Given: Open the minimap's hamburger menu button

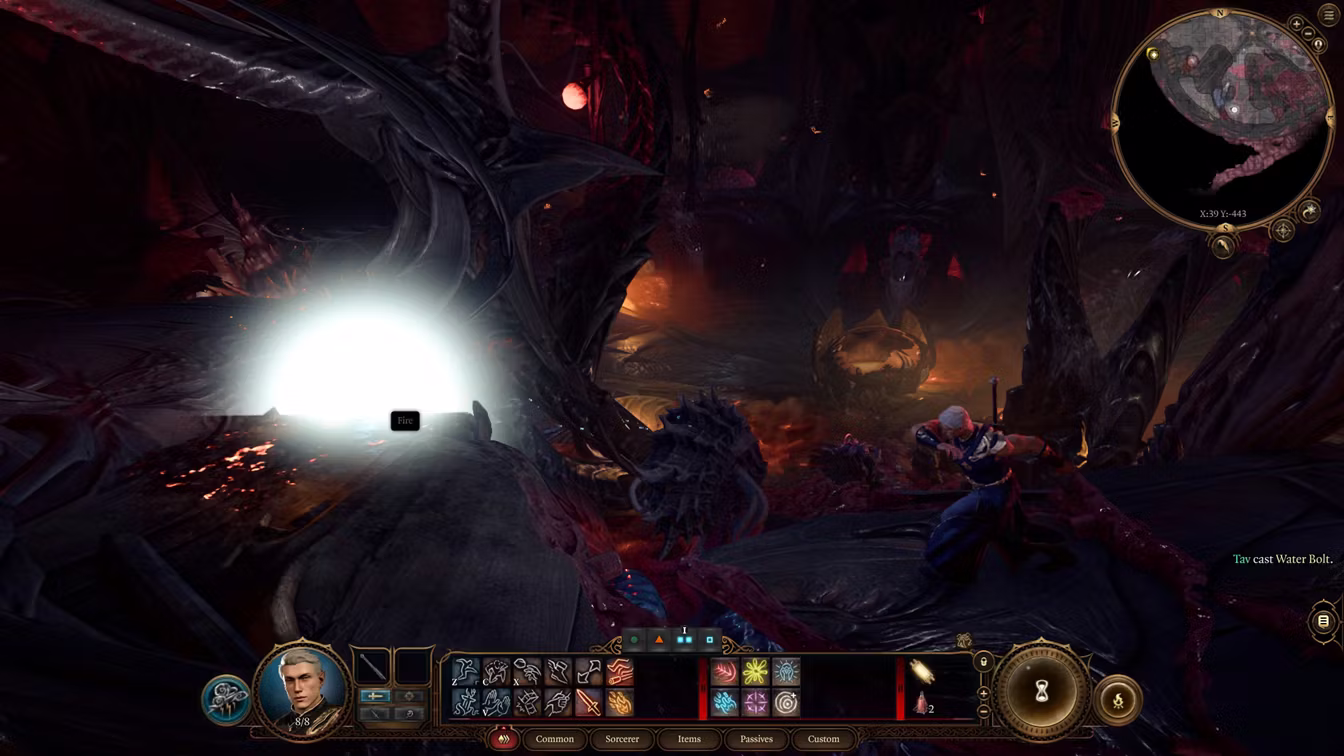Looking at the screenshot, I should click(x=1328, y=16).
